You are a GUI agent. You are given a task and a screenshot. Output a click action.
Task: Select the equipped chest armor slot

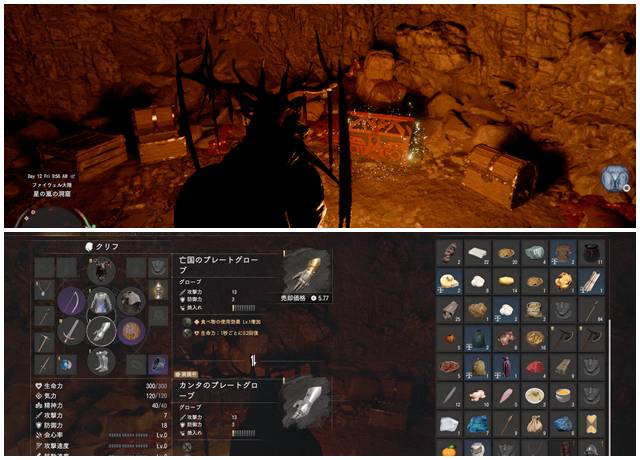[100, 300]
